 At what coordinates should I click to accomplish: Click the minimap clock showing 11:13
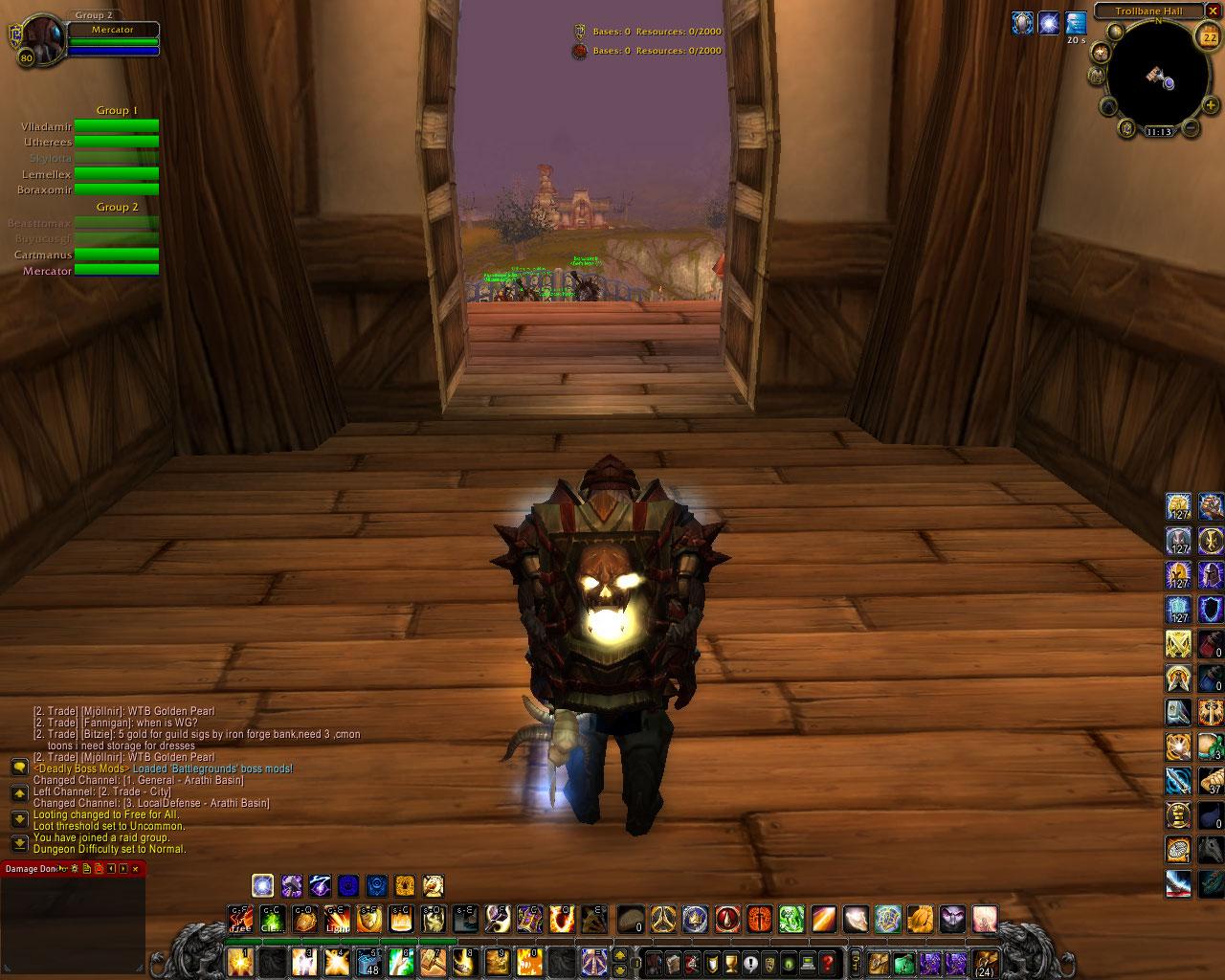(1159, 132)
